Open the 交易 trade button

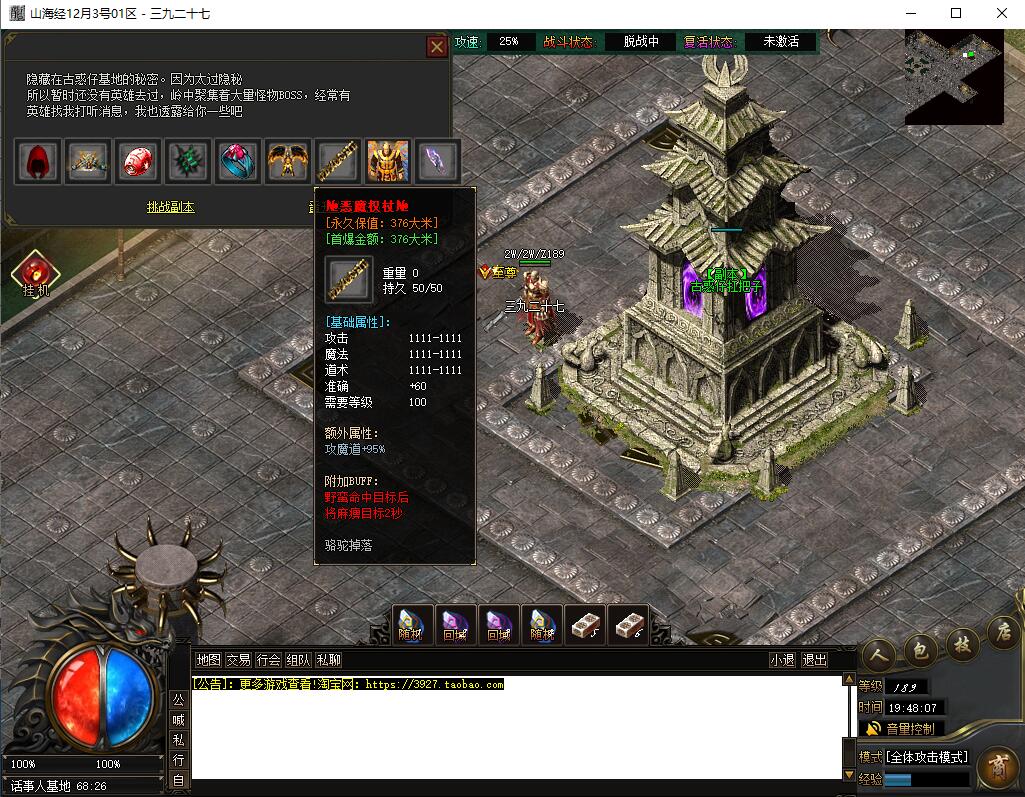coord(238,660)
